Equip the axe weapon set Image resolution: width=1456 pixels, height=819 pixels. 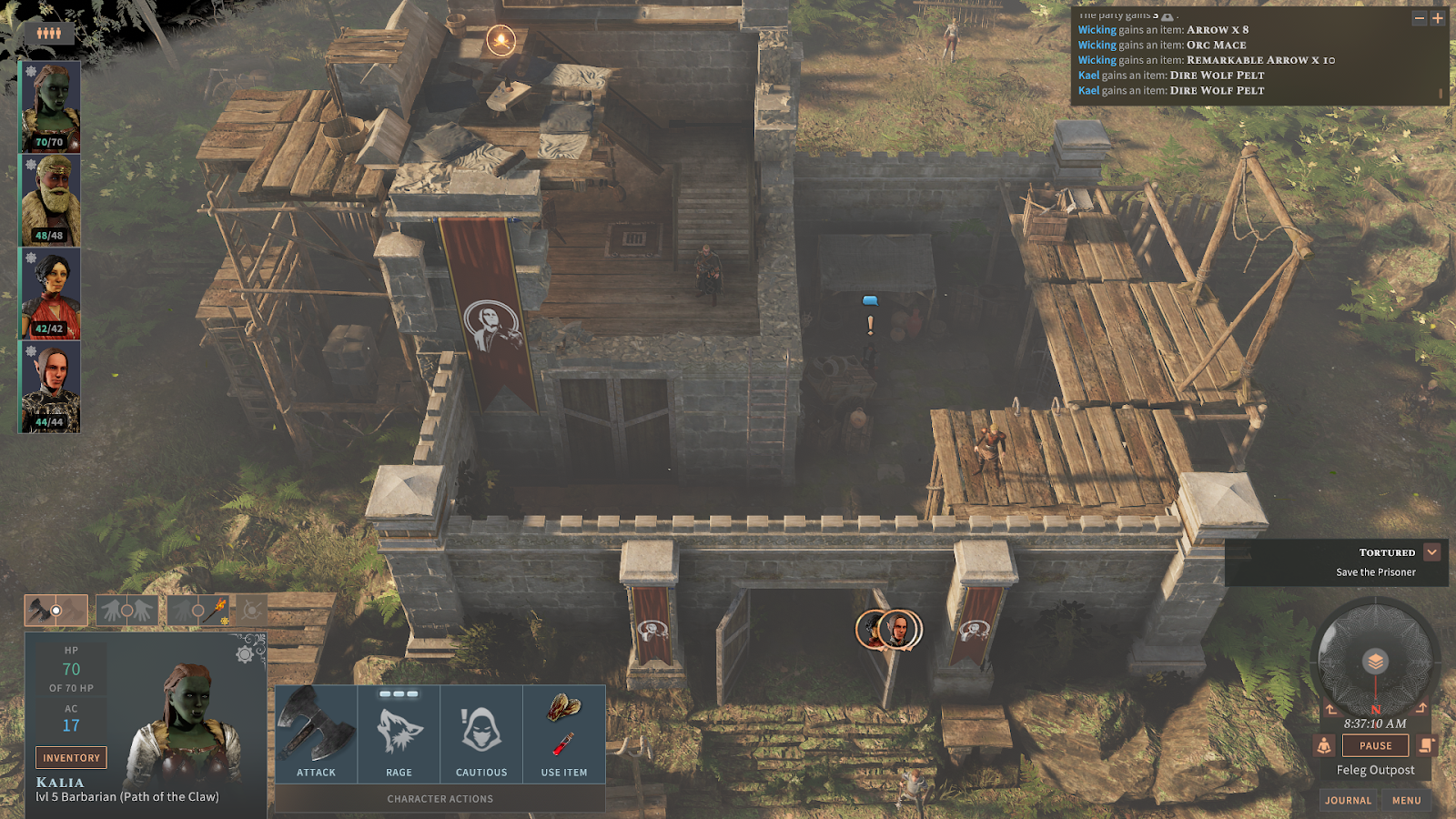[x=56, y=610]
